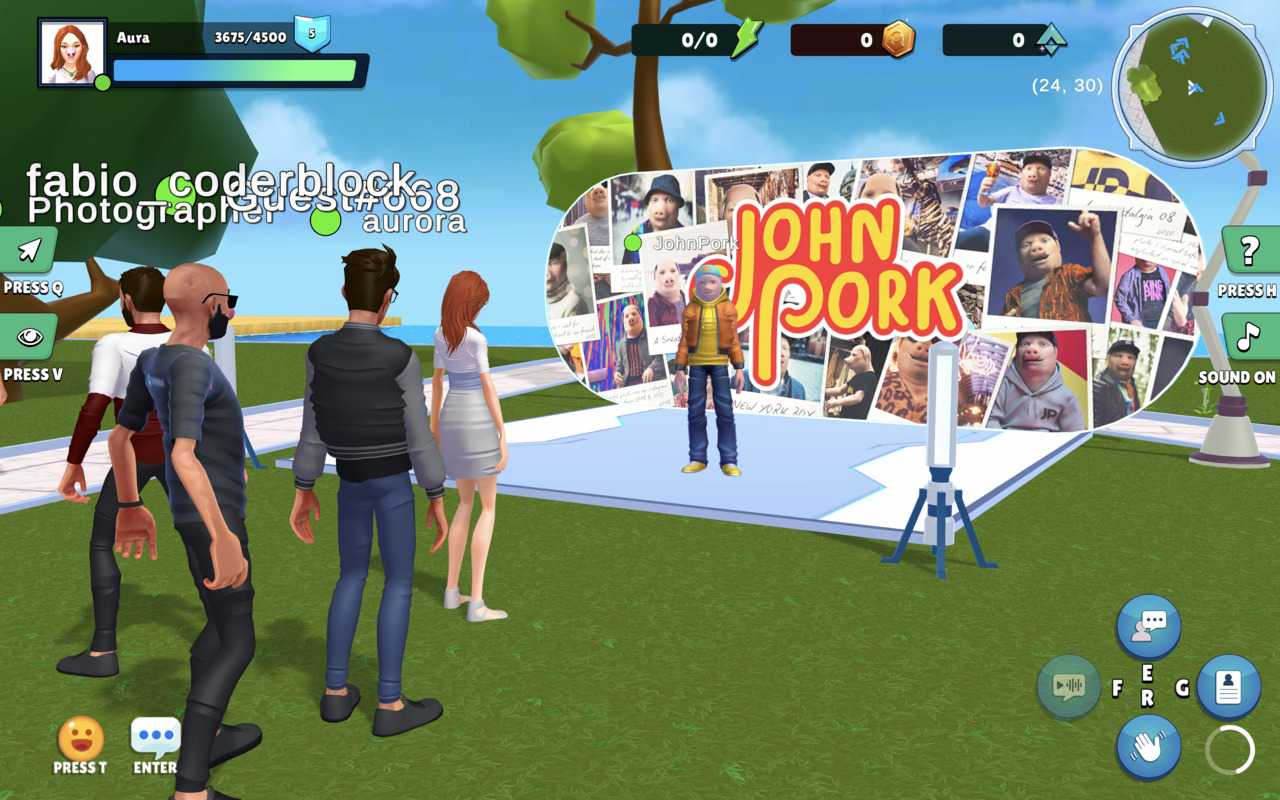Image resolution: width=1280 pixels, height=800 pixels.
Task: Toggle the eye view button
Action: point(29,337)
